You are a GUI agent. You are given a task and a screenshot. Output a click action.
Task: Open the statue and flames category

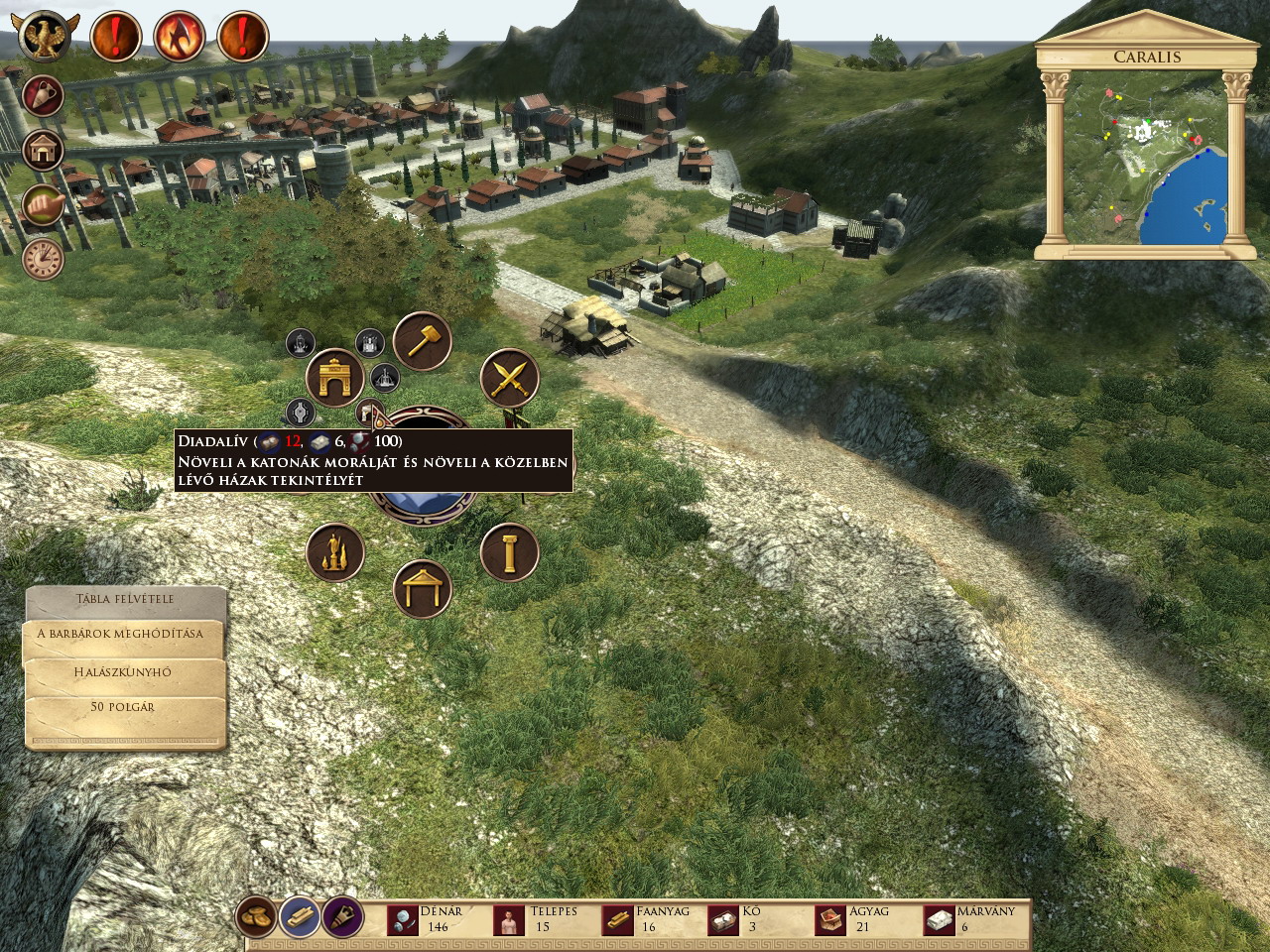[335, 552]
